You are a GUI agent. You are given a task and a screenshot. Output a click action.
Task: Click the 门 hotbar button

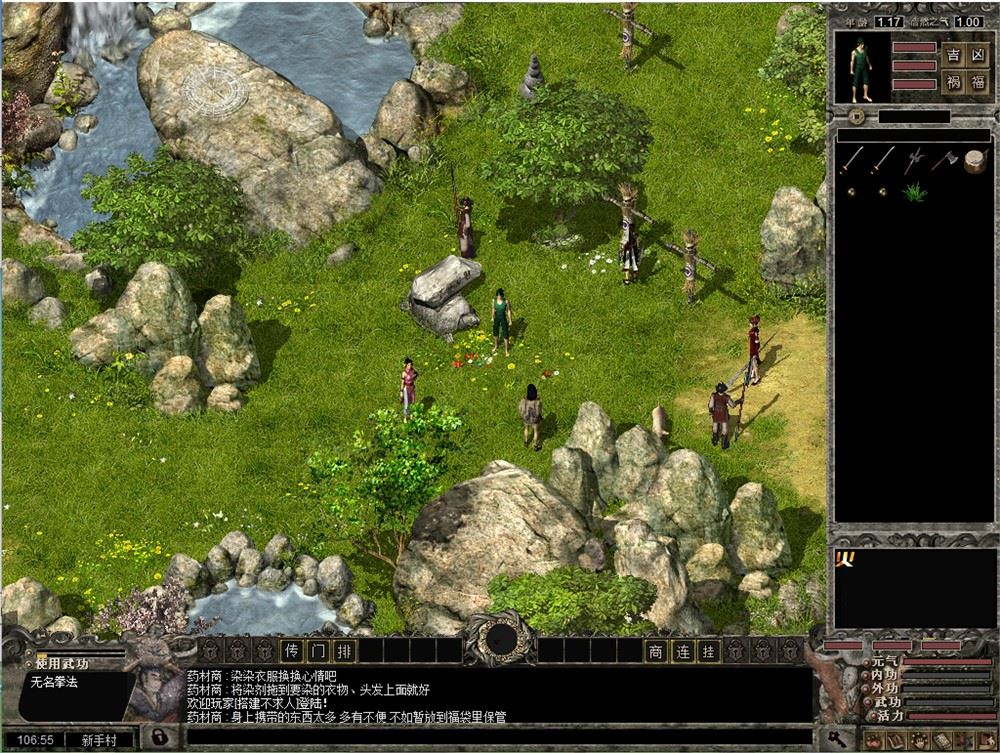[x=317, y=651]
